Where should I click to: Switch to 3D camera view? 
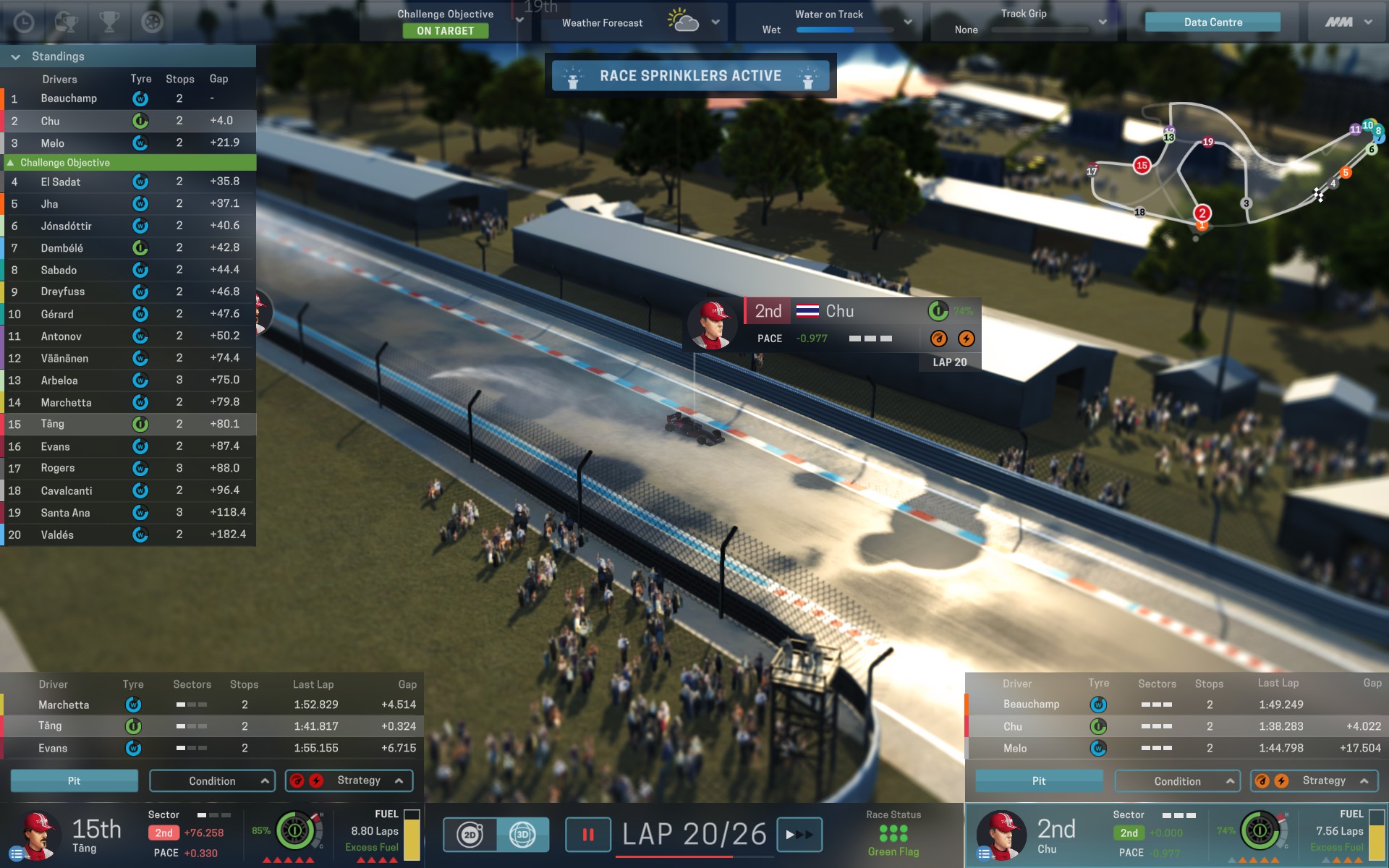pos(522,835)
